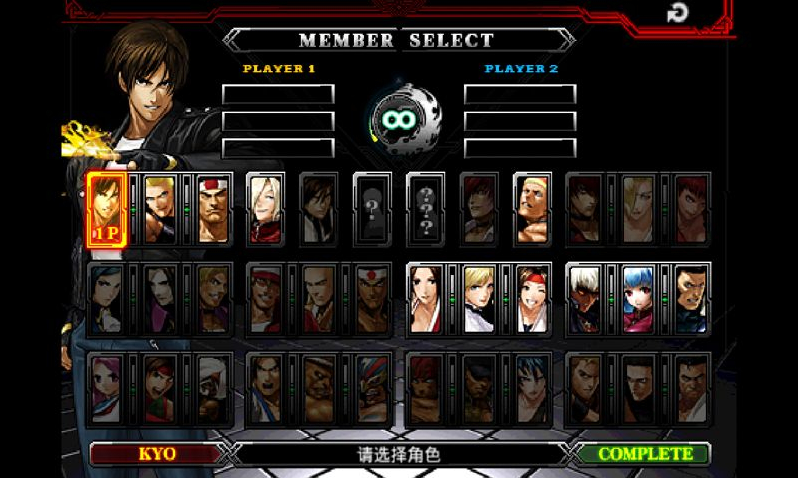This screenshot has width=798, height=478.
Task: Click the circular arrow icon in the top corner
Action: (x=678, y=13)
